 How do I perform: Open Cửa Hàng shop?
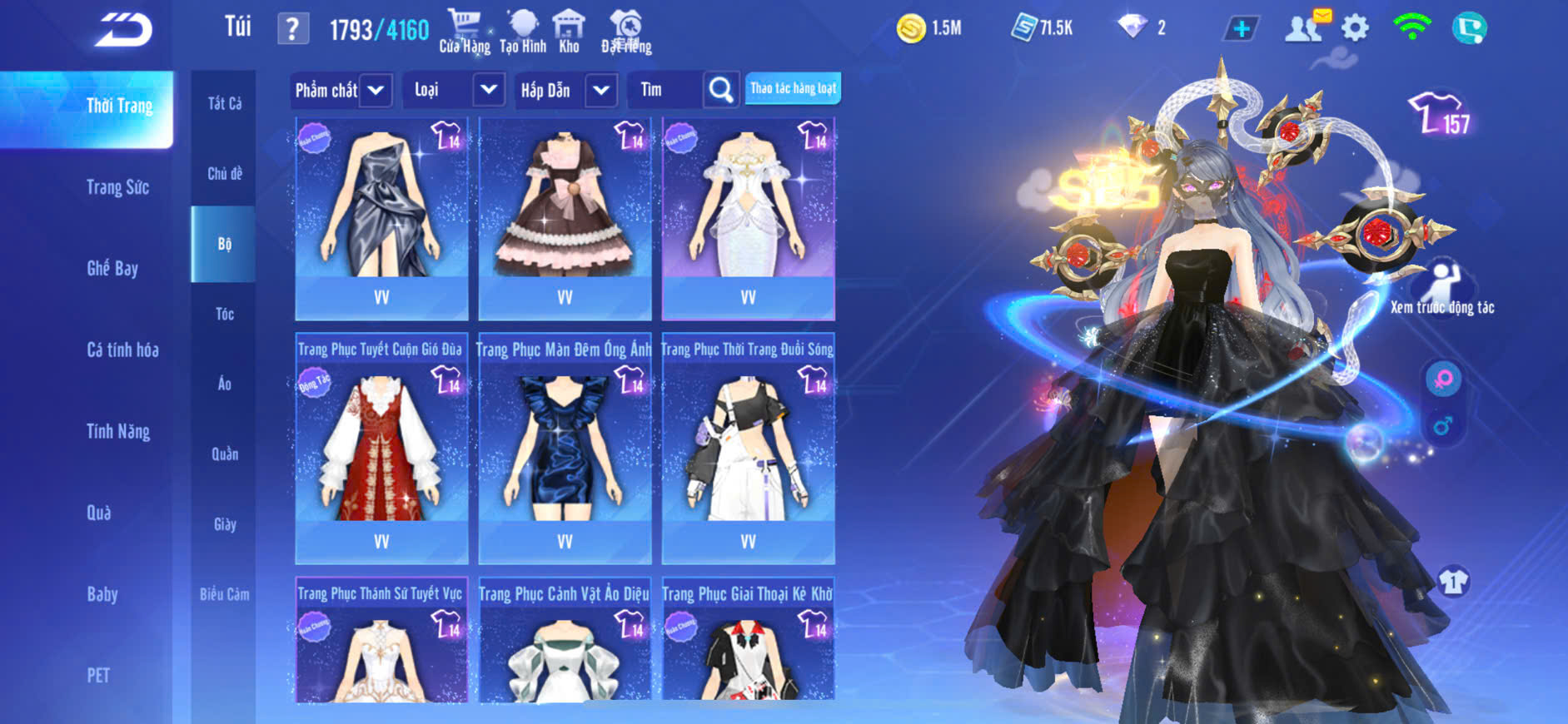pos(464,32)
